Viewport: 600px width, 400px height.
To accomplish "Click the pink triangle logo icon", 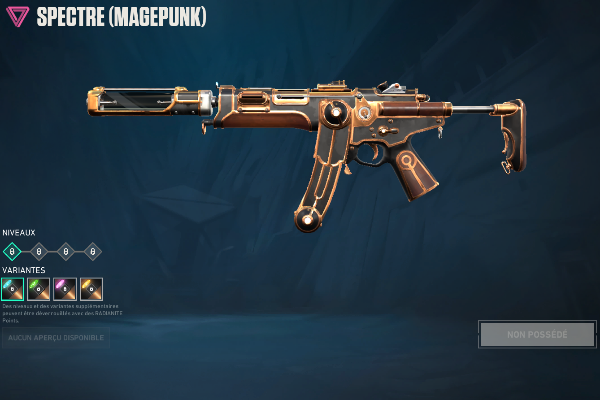I will [x=18, y=16].
